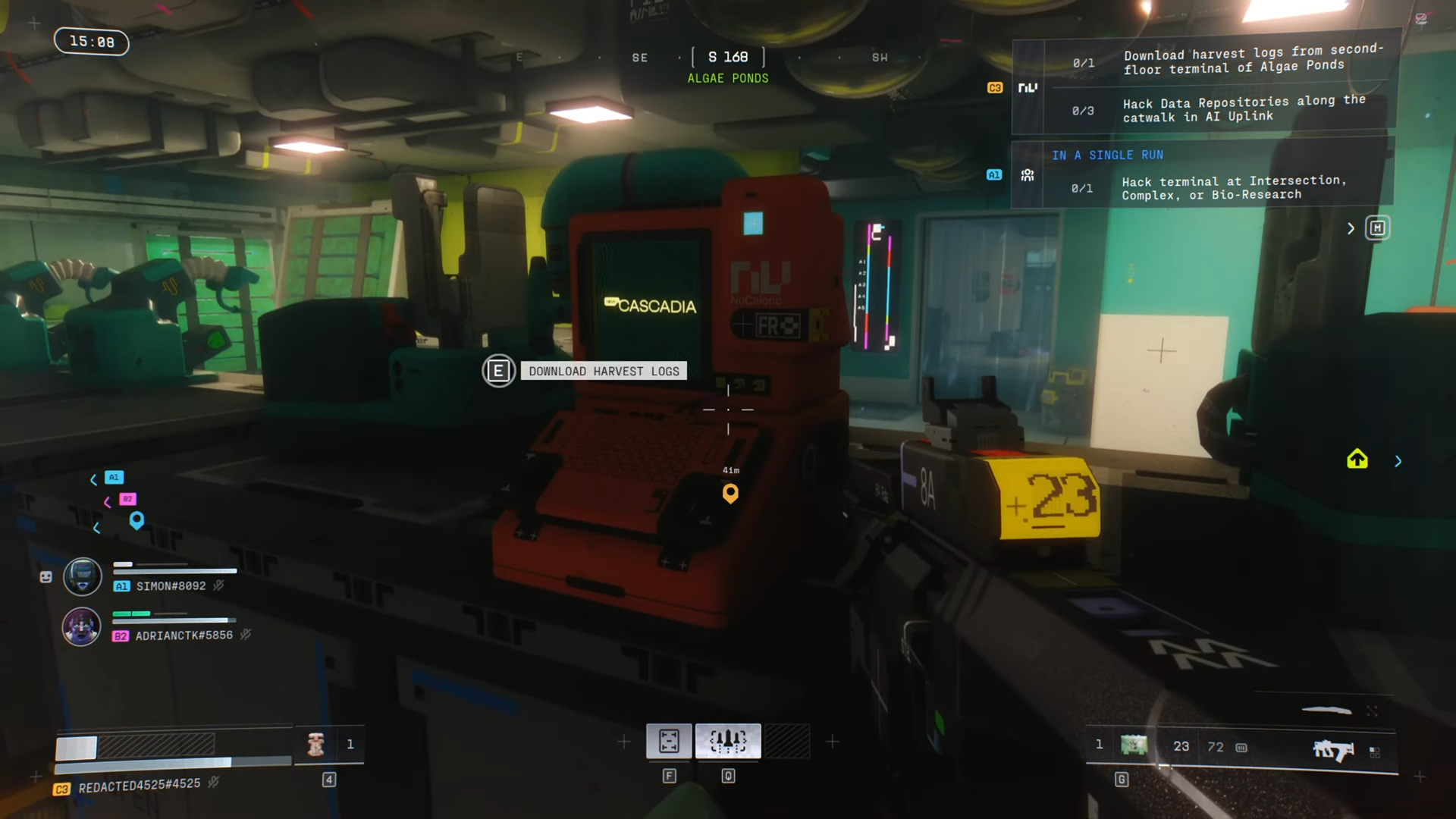This screenshot has height=819, width=1456.
Task: Click the squad contract icon beside A1
Action: (x=1028, y=175)
